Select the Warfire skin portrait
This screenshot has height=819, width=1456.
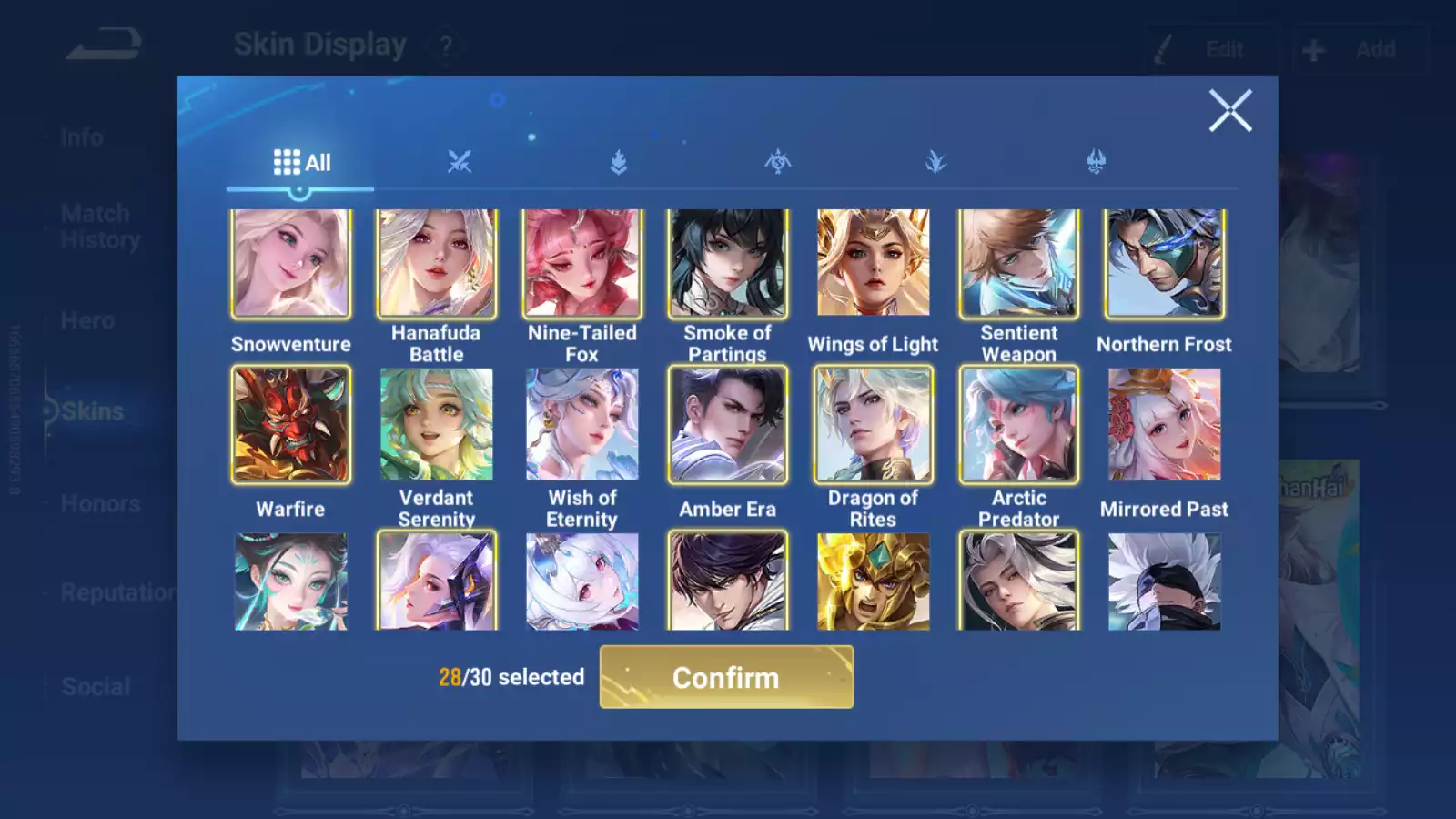pos(291,424)
